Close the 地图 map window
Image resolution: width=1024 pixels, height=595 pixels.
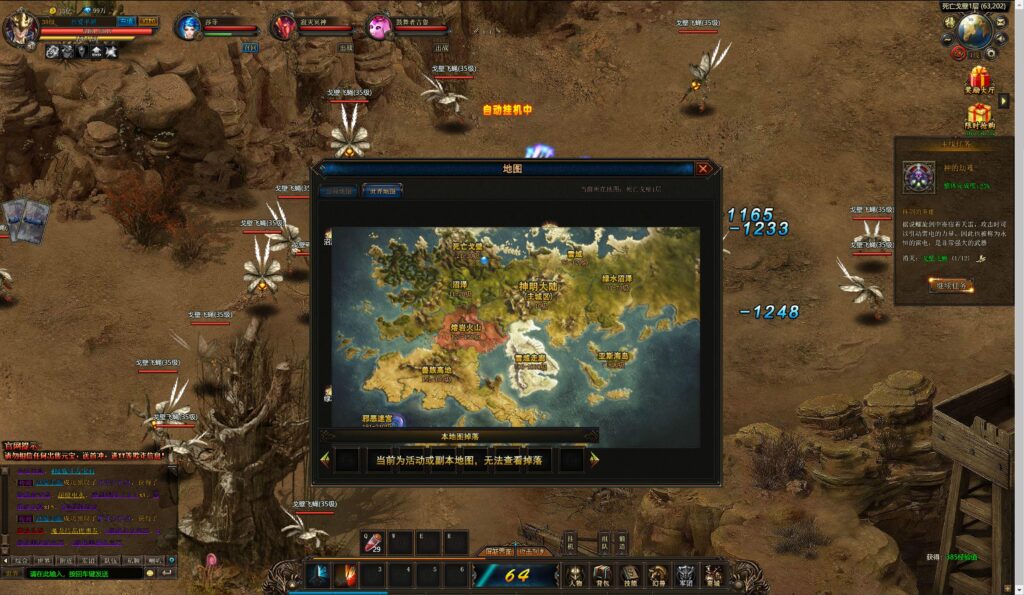click(704, 169)
